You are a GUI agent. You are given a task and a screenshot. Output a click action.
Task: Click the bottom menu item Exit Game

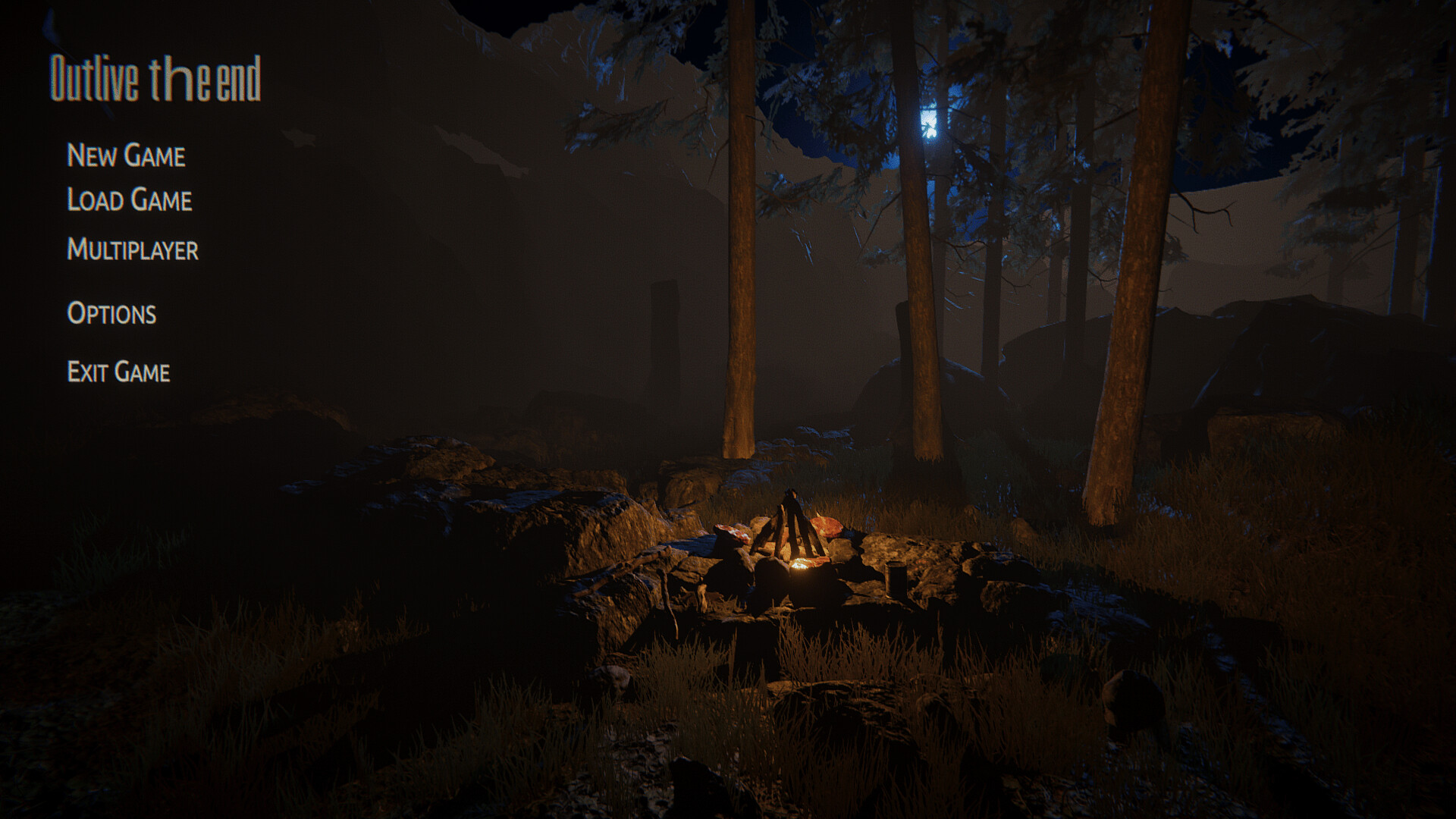tap(119, 372)
